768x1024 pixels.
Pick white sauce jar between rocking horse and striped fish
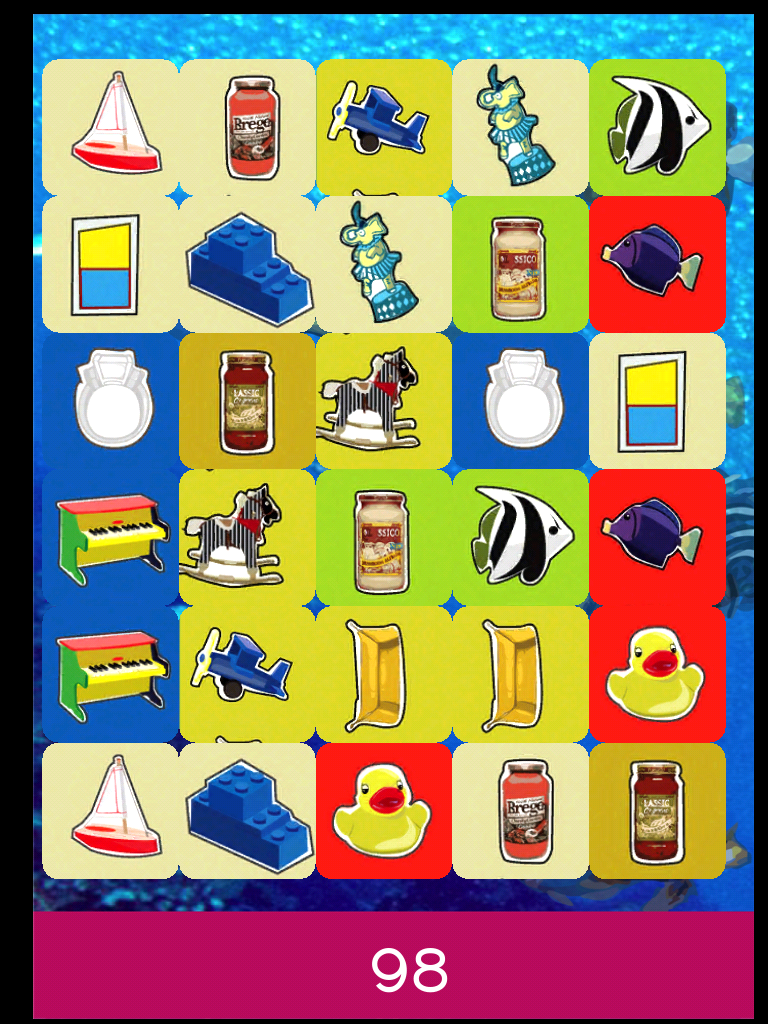tap(384, 537)
